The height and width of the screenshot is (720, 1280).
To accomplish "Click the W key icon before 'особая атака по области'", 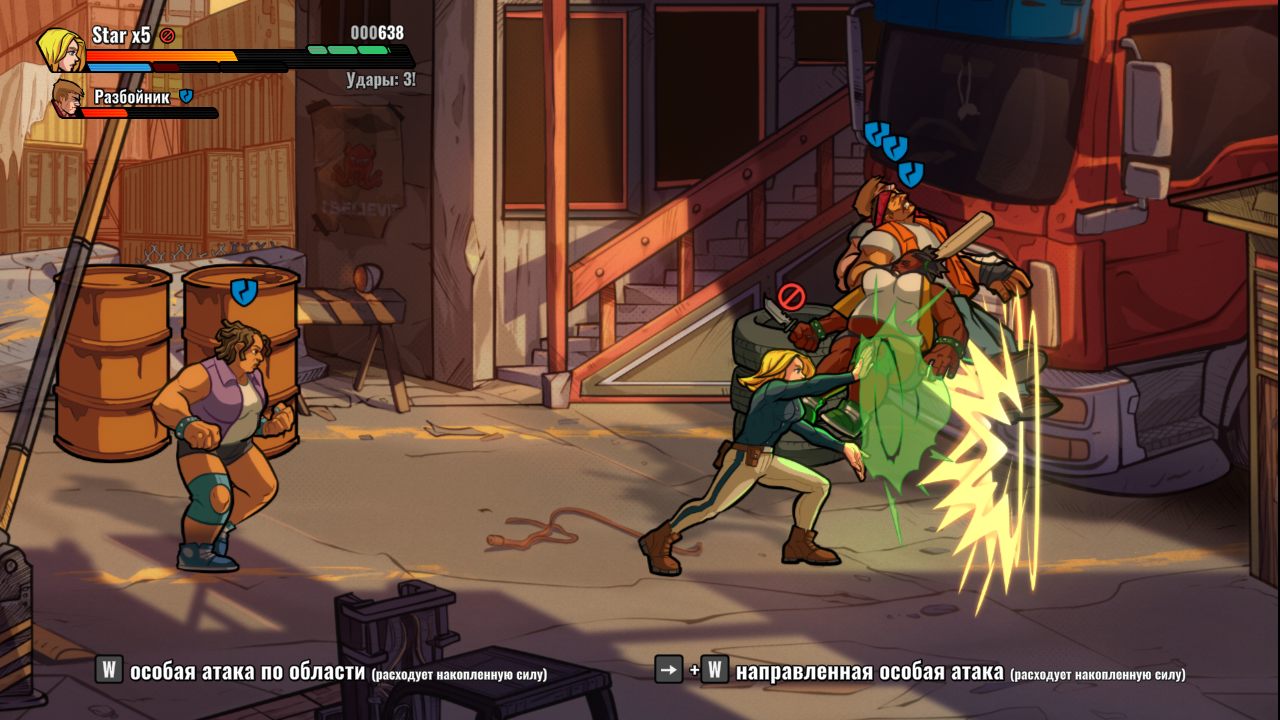I will click(x=110, y=675).
